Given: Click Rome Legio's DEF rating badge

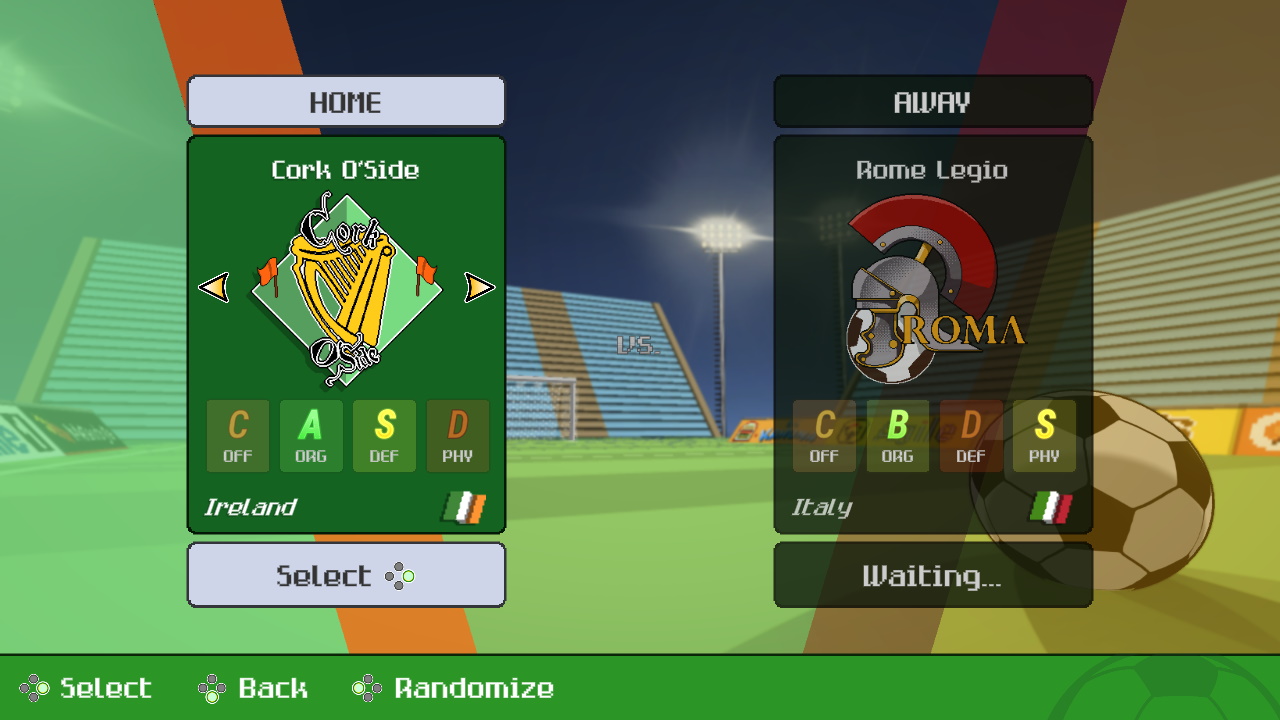Looking at the screenshot, I should click(x=970, y=436).
